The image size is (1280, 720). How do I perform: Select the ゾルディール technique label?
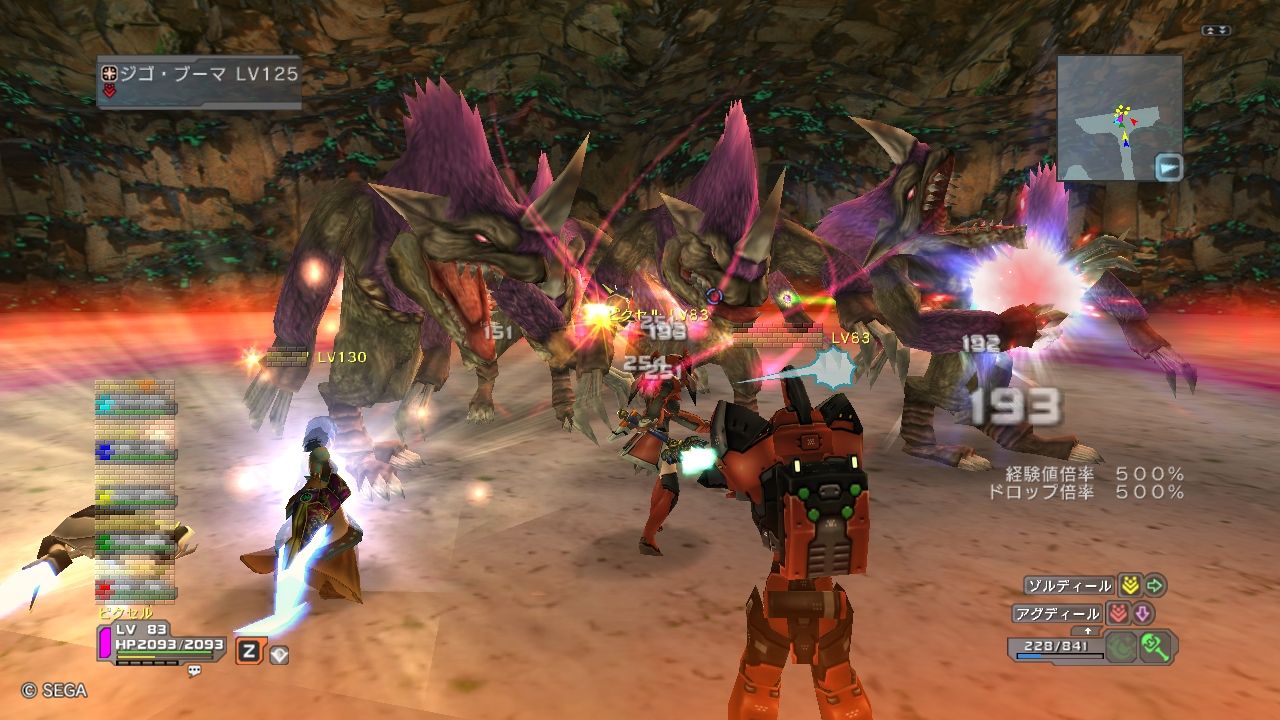pos(1069,586)
